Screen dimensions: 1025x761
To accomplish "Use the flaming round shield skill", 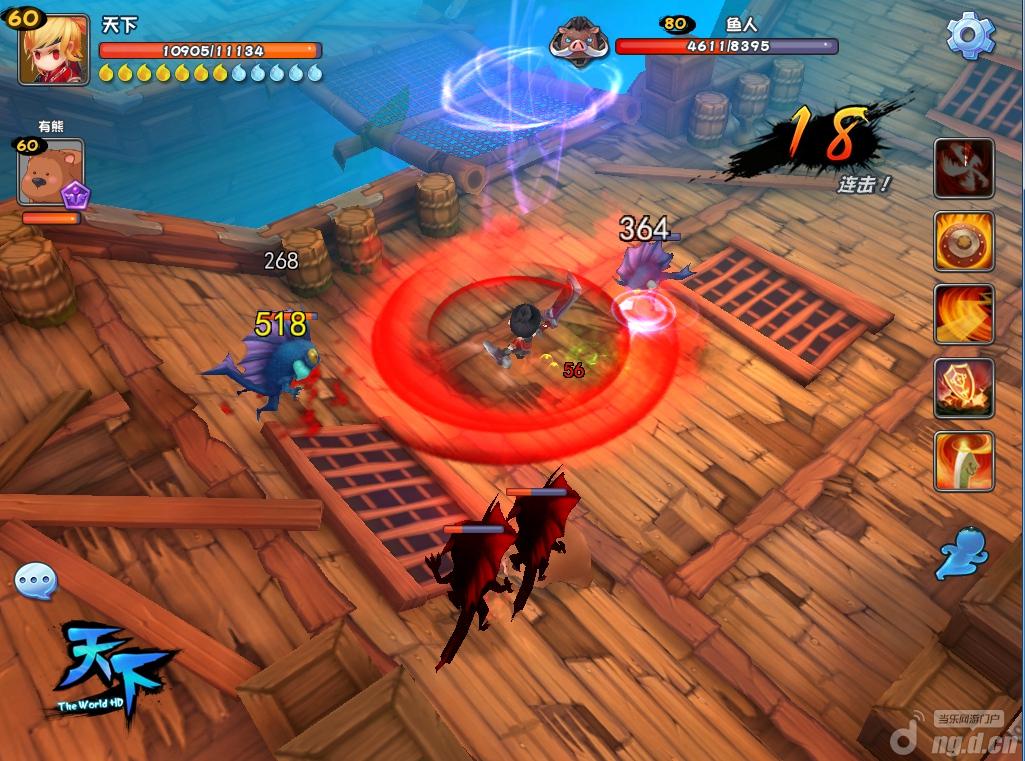I will point(964,241).
